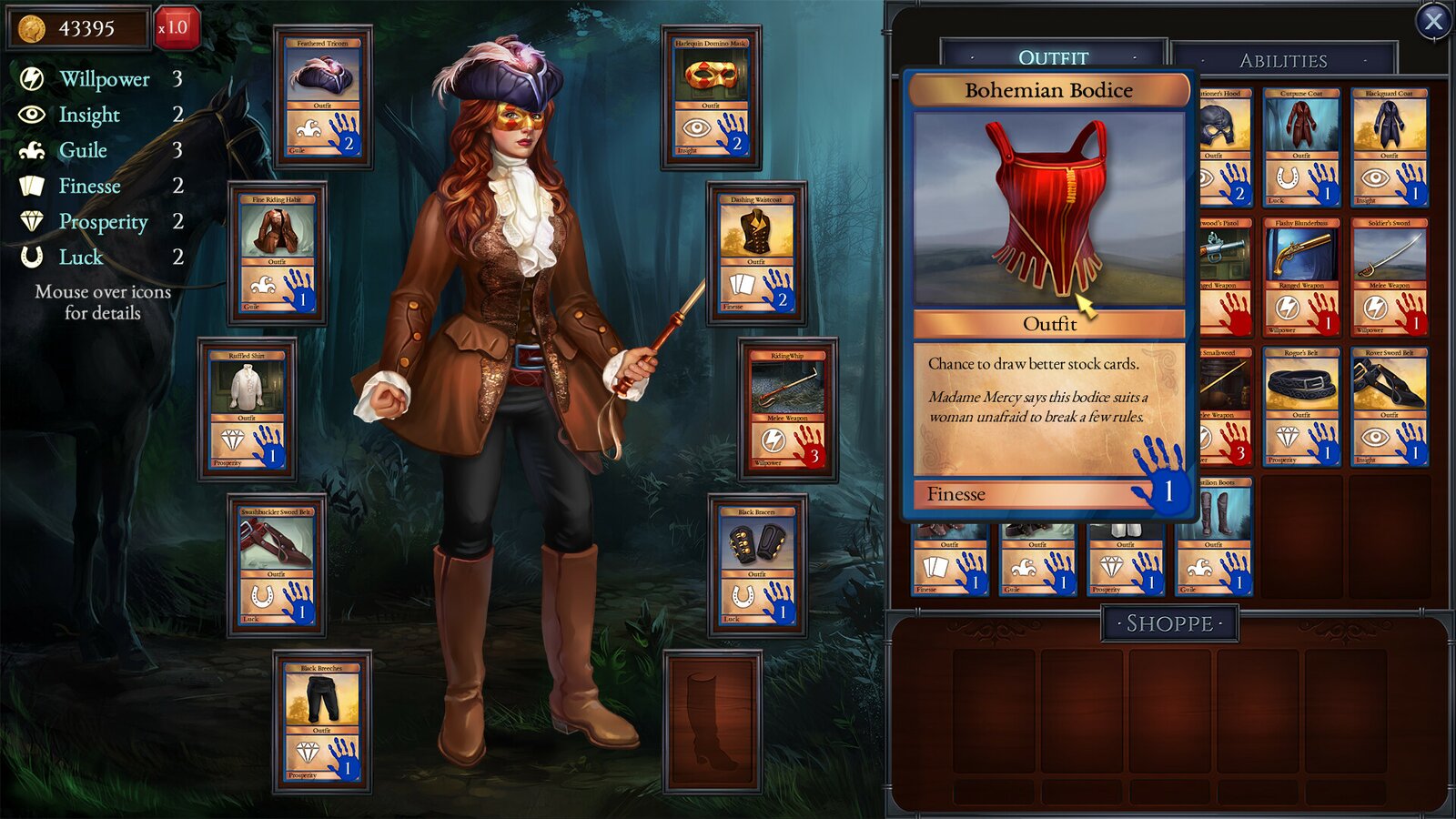Click the equipped Riding Whip card
1456x819 pixels.
click(x=790, y=409)
